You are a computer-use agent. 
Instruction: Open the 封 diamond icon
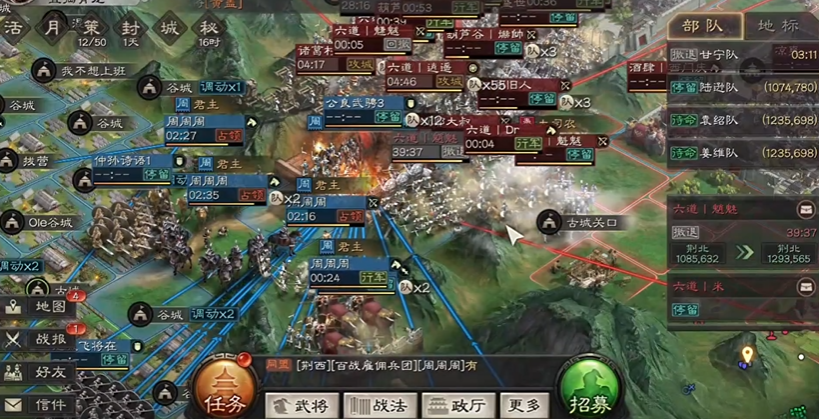pyautogui.click(x=131, y=28)
